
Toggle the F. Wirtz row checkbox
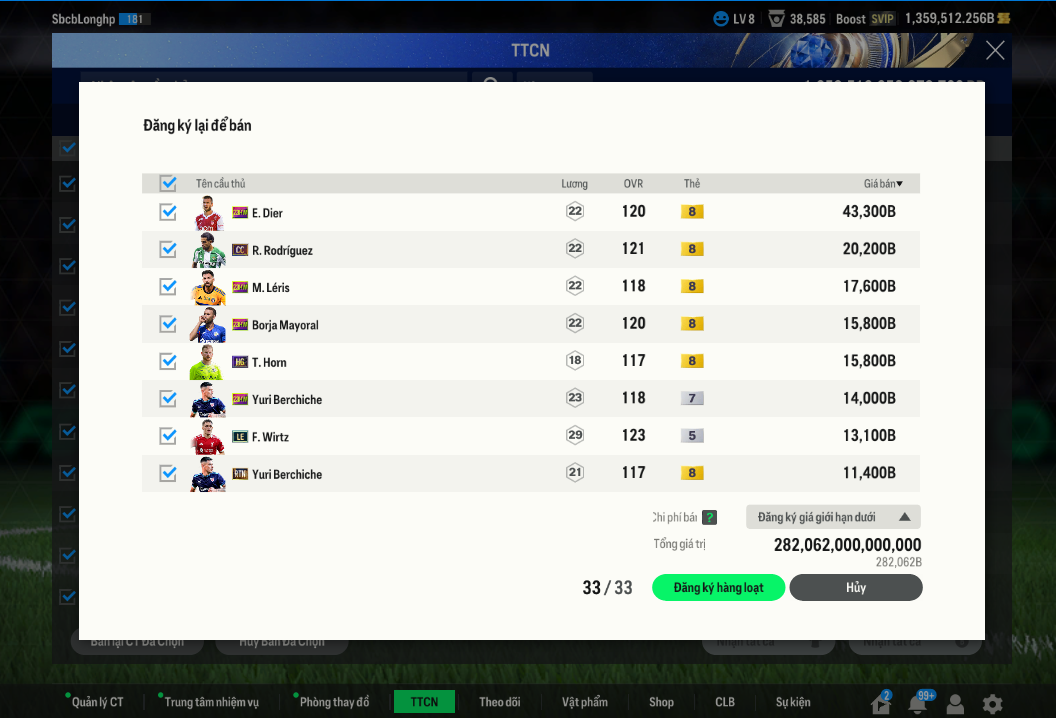[x=168, y=436]
